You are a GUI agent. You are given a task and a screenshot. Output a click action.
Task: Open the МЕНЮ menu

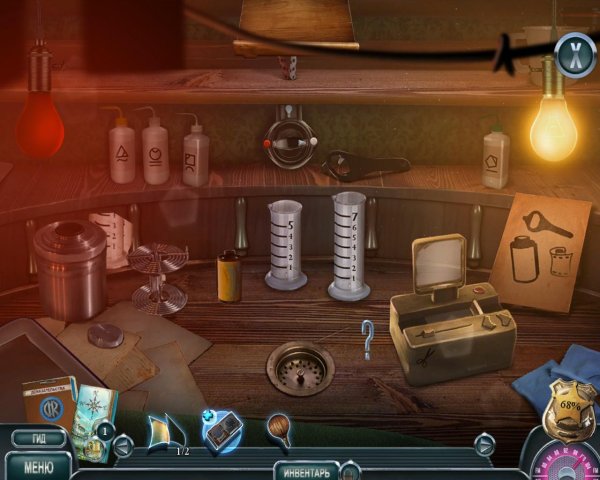(38, 465)
